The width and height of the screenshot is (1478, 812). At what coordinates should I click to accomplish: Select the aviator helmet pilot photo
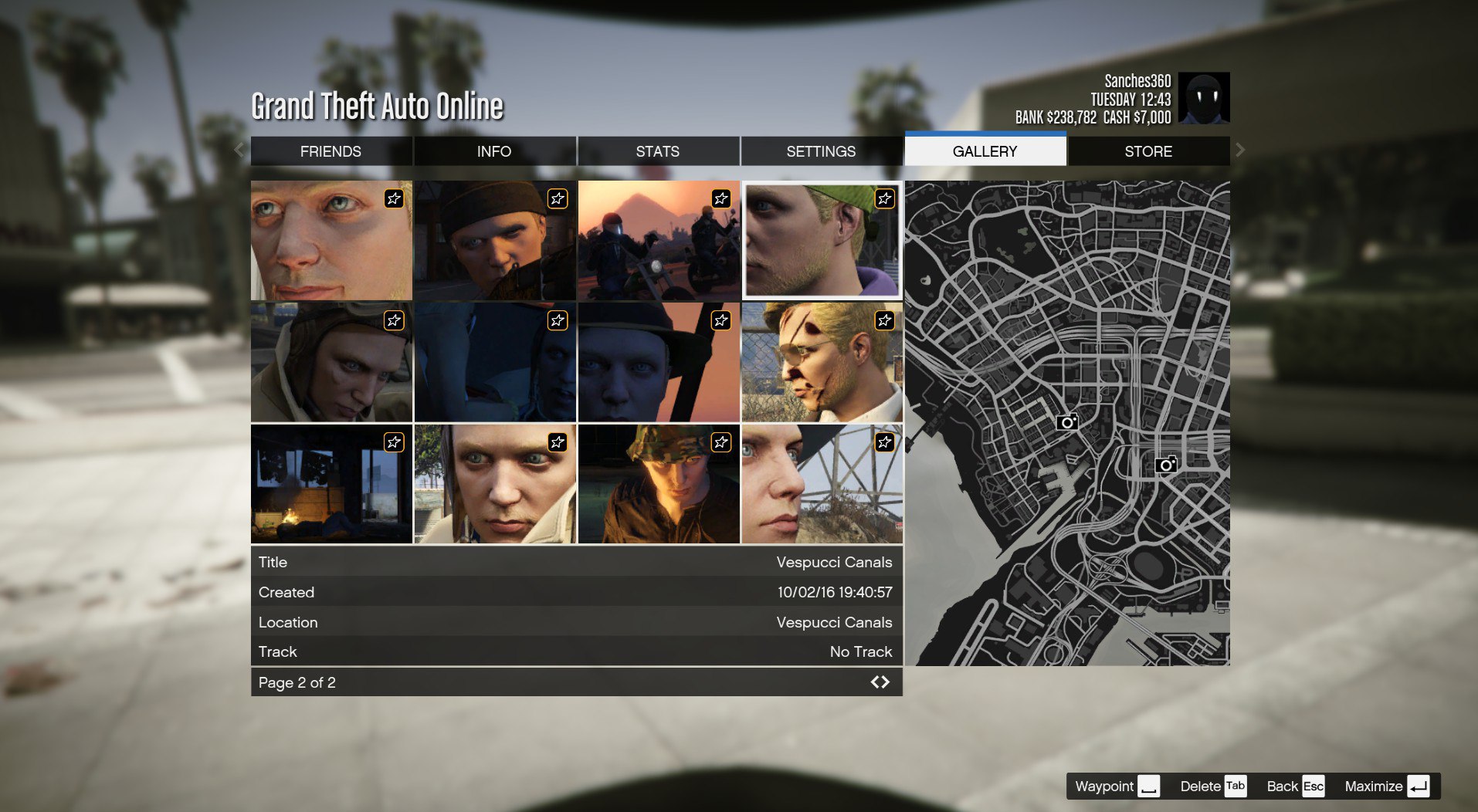coord(331,362)
